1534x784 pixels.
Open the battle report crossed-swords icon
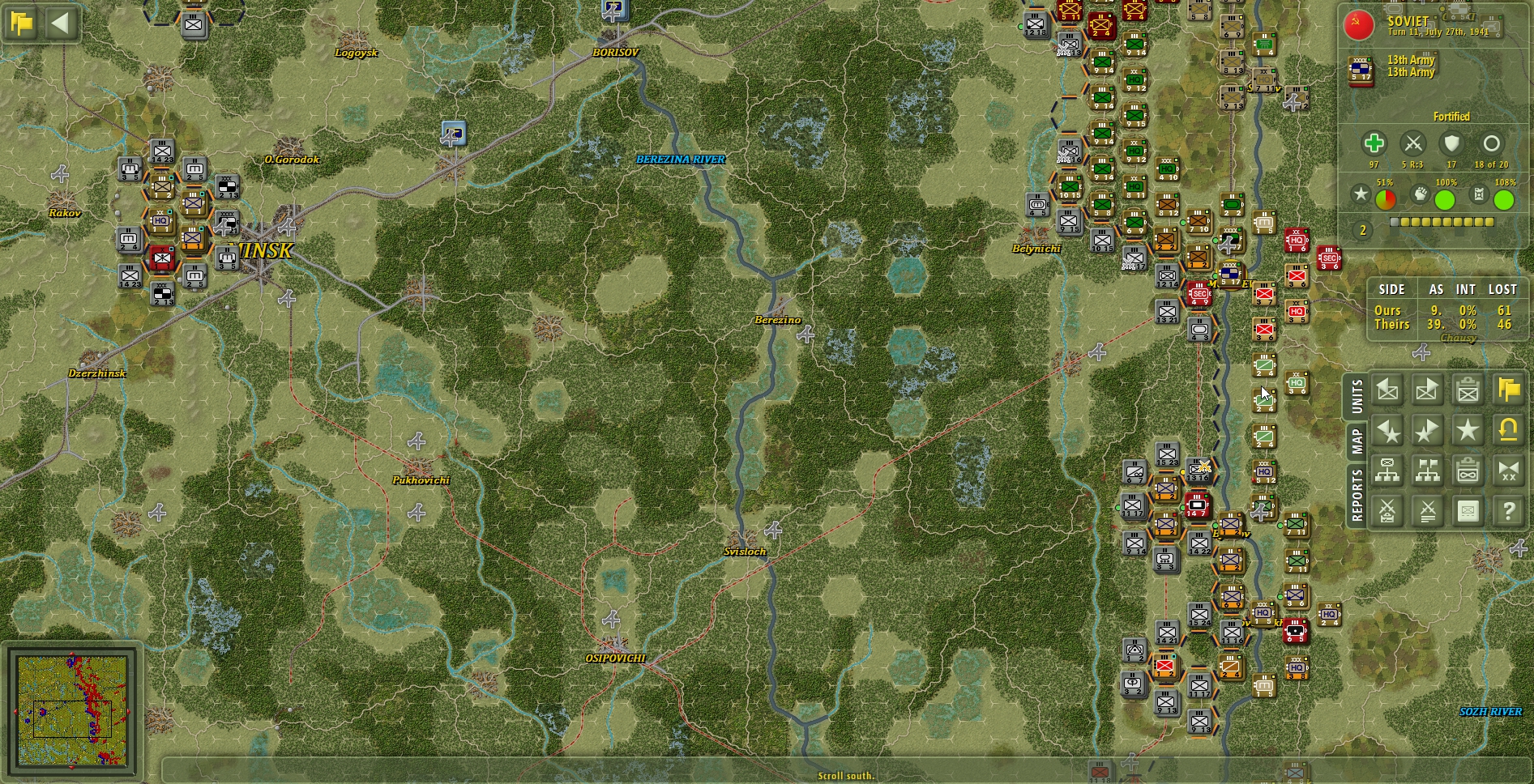[x=1387, y=511]
